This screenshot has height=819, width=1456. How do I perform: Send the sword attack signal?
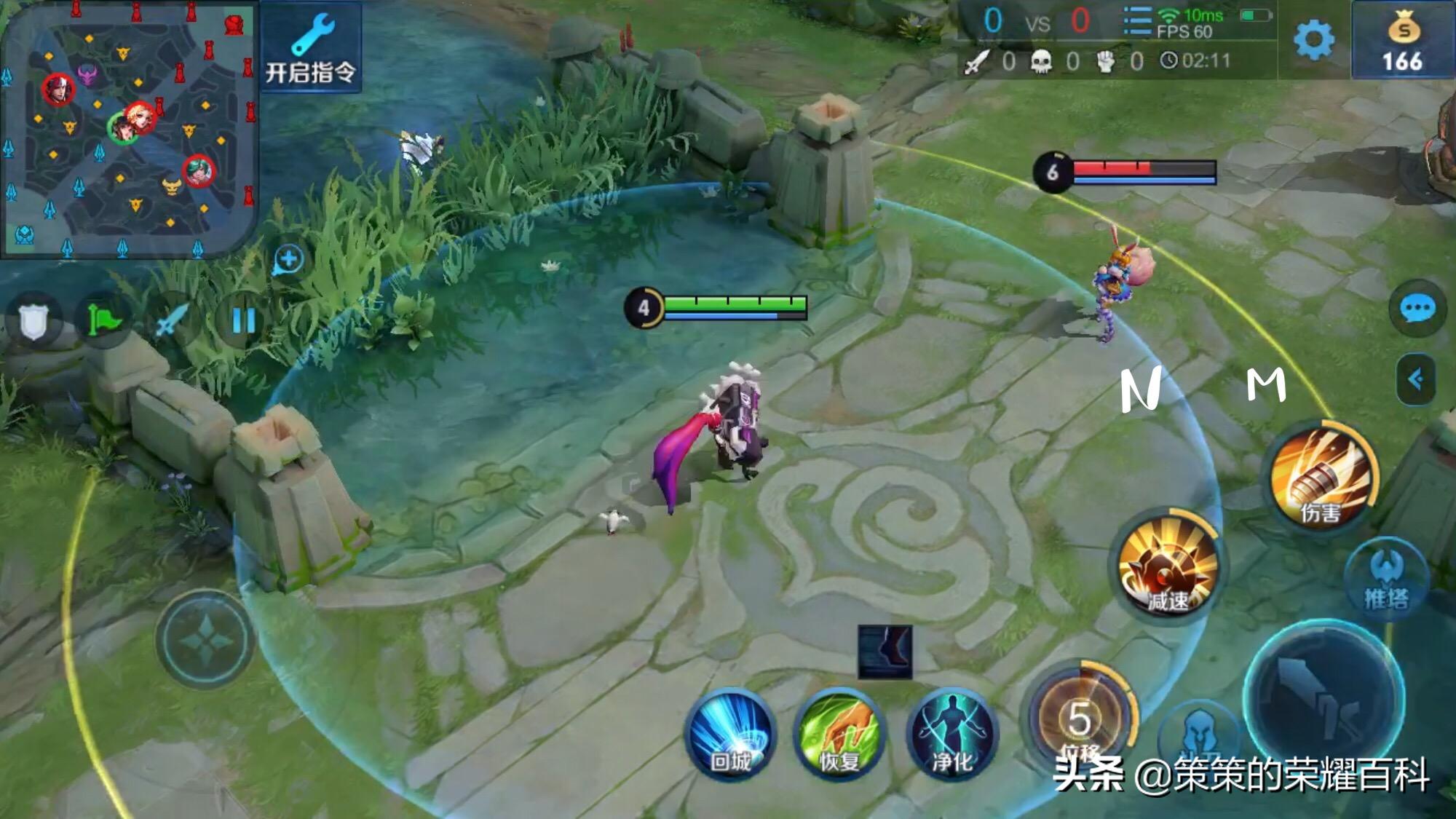click(173, 320)
